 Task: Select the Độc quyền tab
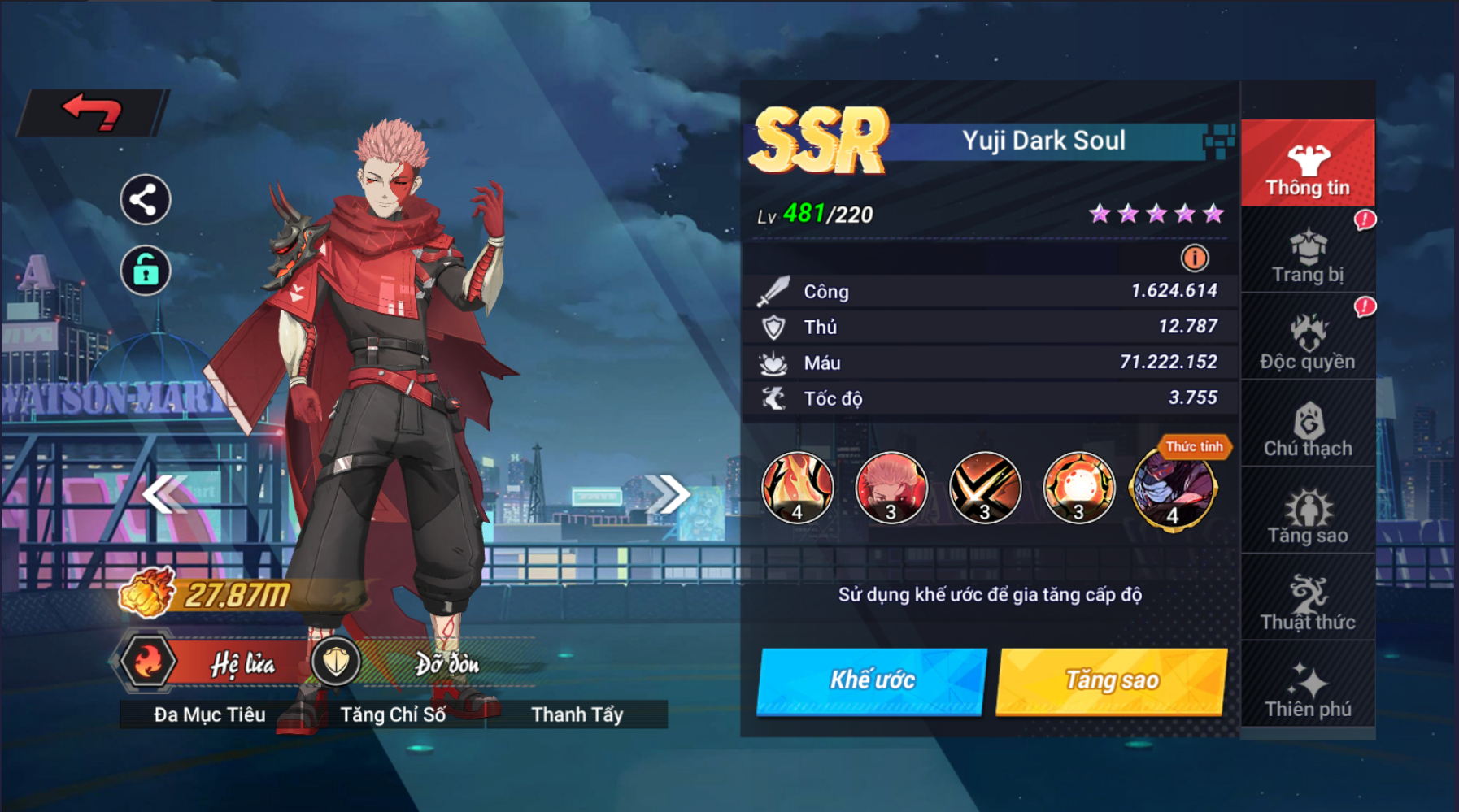[x=1307, y=342]
